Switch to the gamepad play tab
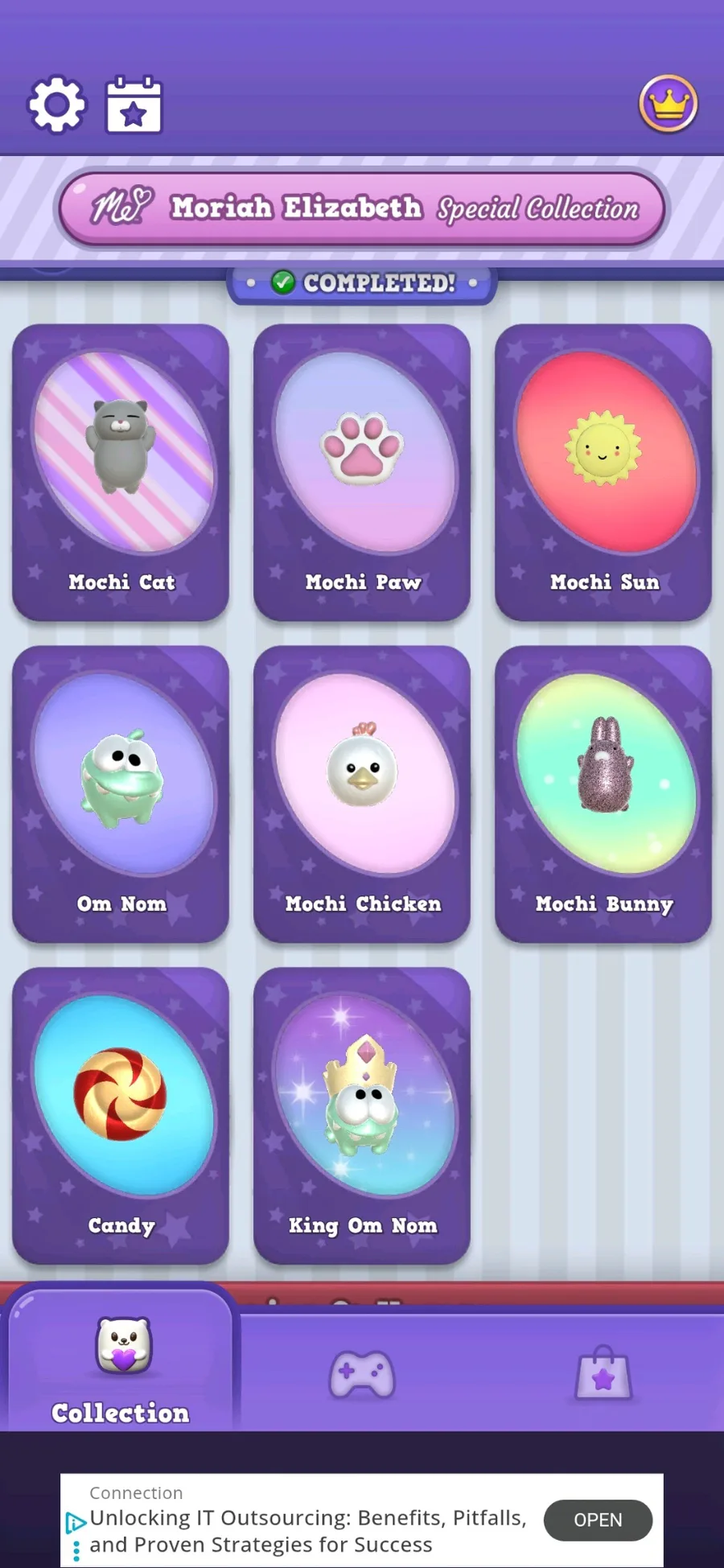This screenshot has width=724, height=1568. coord(362,1374)
